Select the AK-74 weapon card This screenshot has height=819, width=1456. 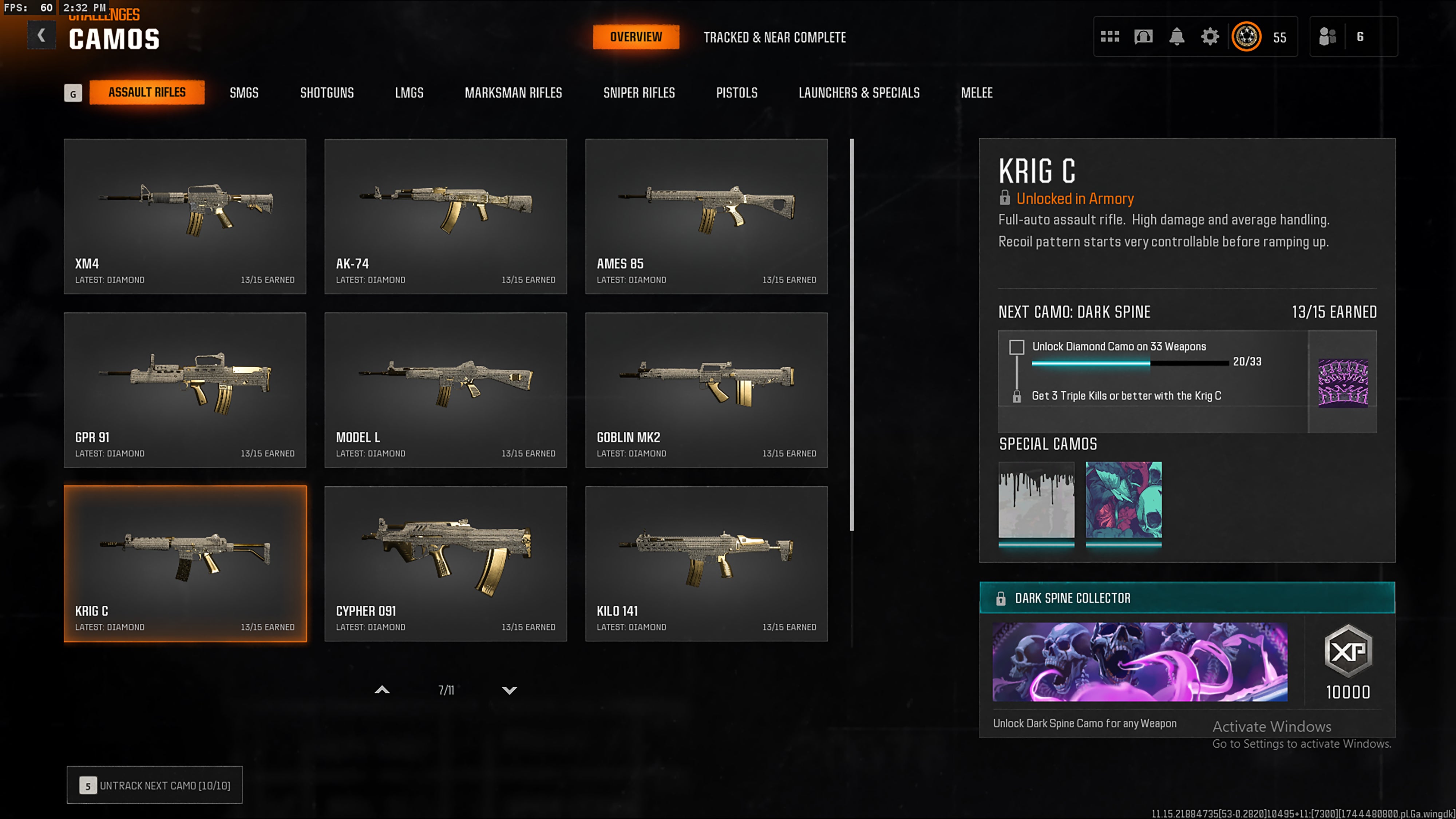pos(446,216)
